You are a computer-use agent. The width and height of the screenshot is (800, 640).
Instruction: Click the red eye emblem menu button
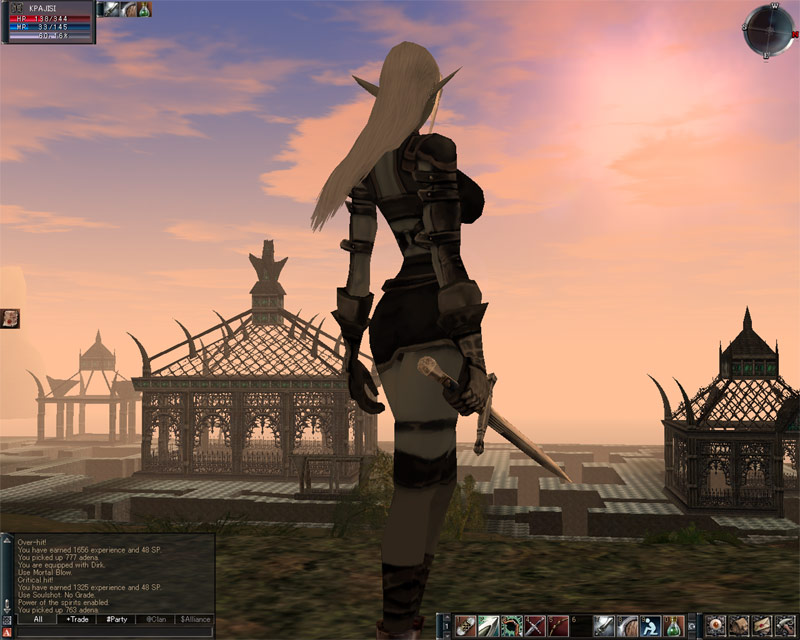tap(715, 626)
